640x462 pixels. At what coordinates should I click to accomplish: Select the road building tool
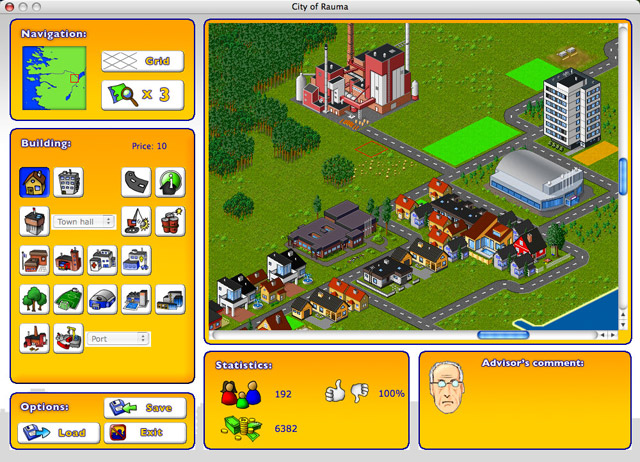pos(136,181)
